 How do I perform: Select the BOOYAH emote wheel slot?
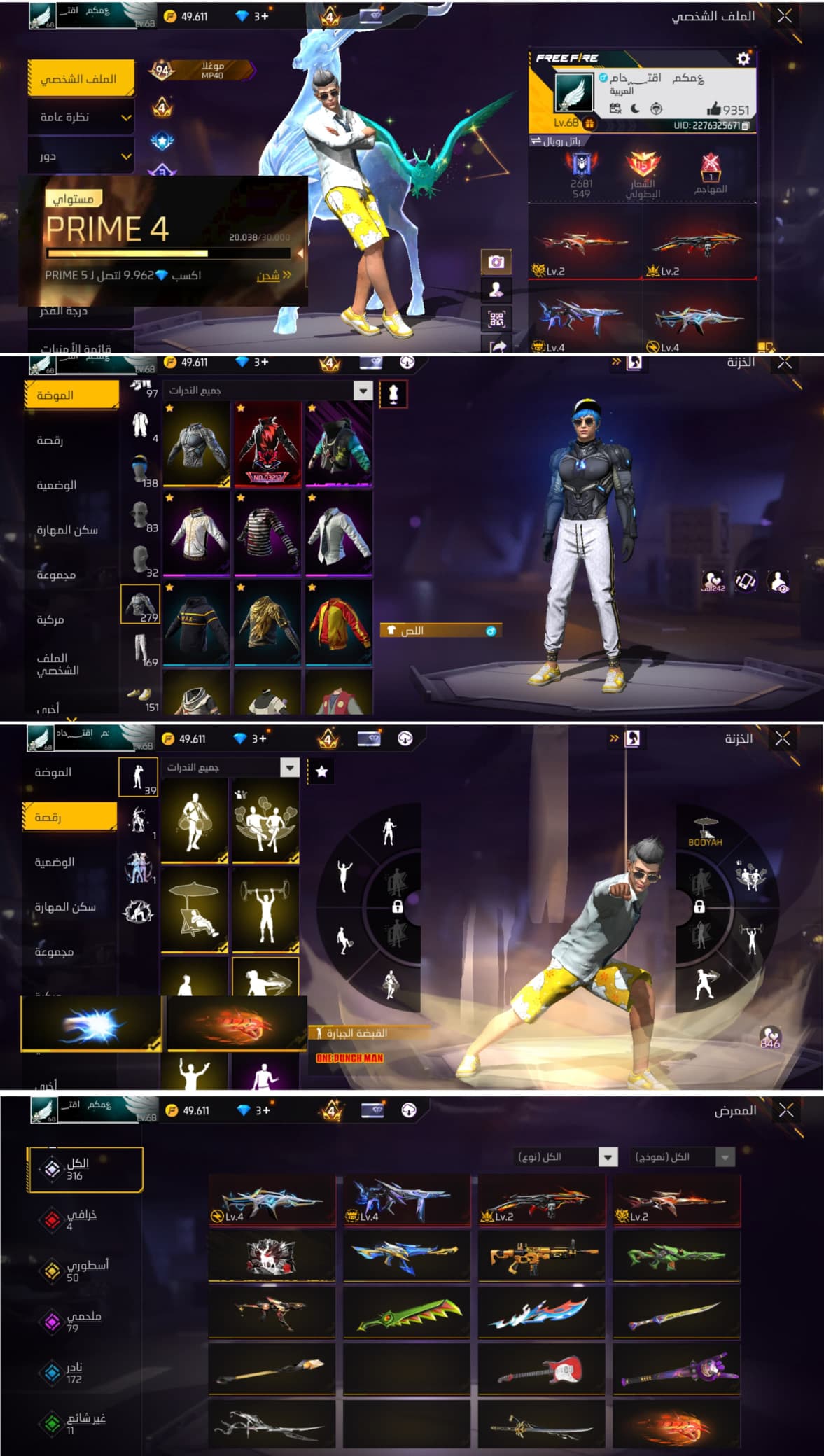[x=706, y=832]
